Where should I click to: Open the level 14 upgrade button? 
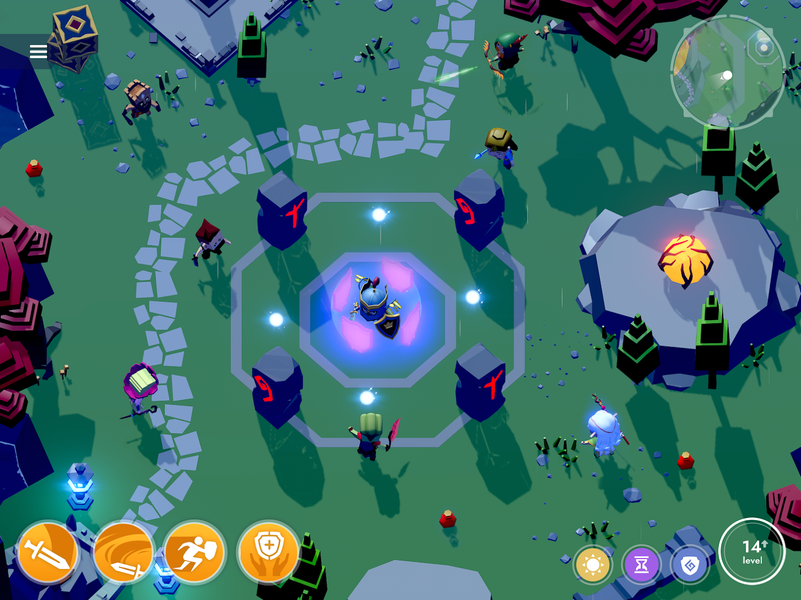[x=752, y=551]
